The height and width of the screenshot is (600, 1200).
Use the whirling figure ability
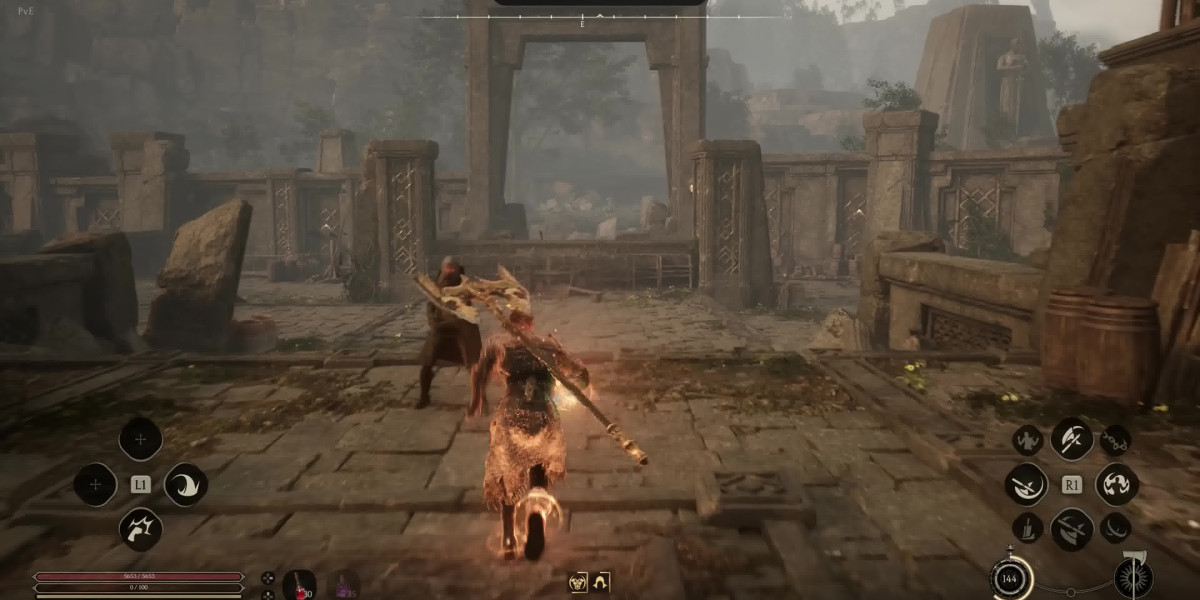pyautogui.click(x=1116, y=485)
